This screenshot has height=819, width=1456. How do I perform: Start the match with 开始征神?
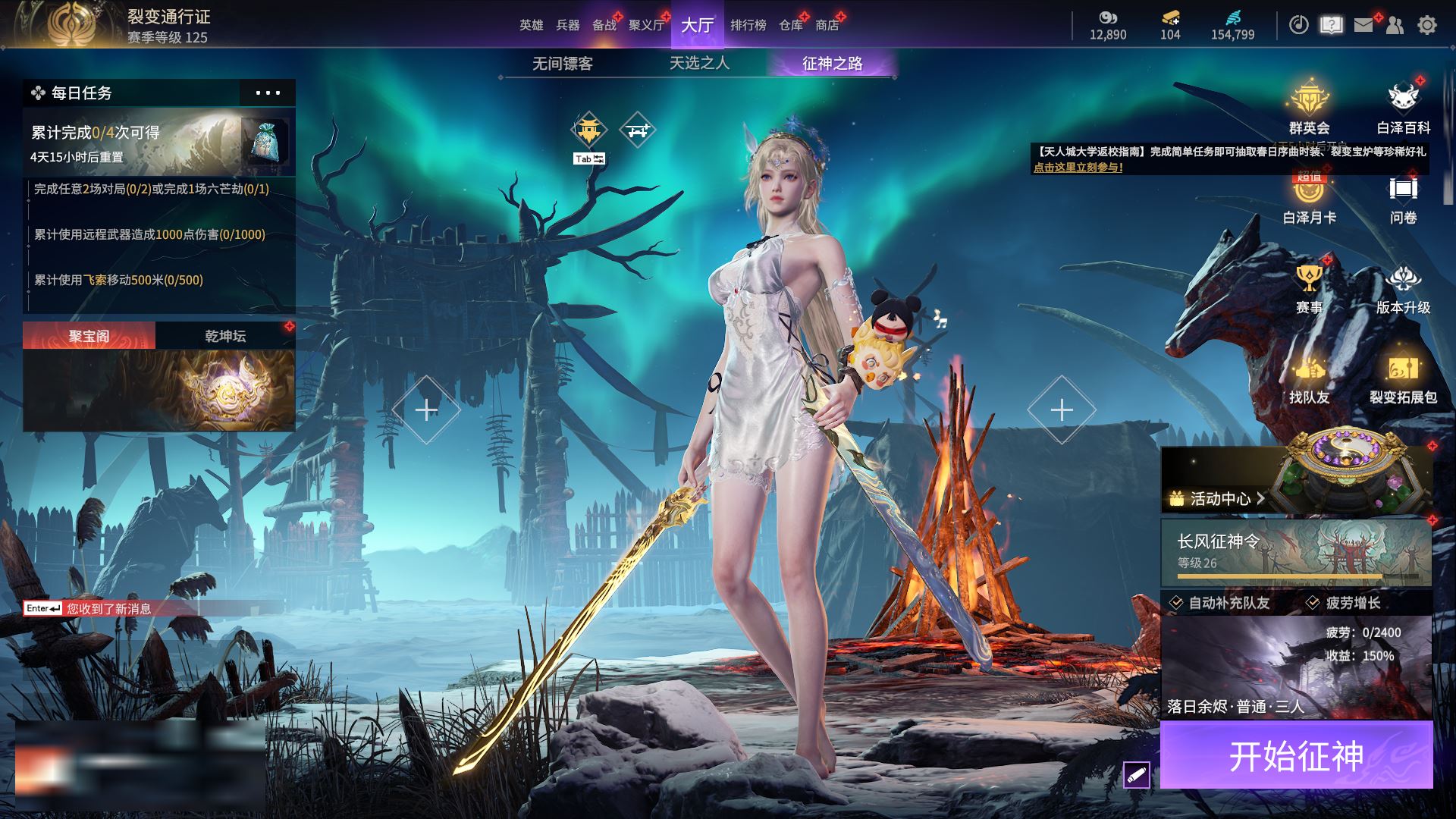point(1296,755)
